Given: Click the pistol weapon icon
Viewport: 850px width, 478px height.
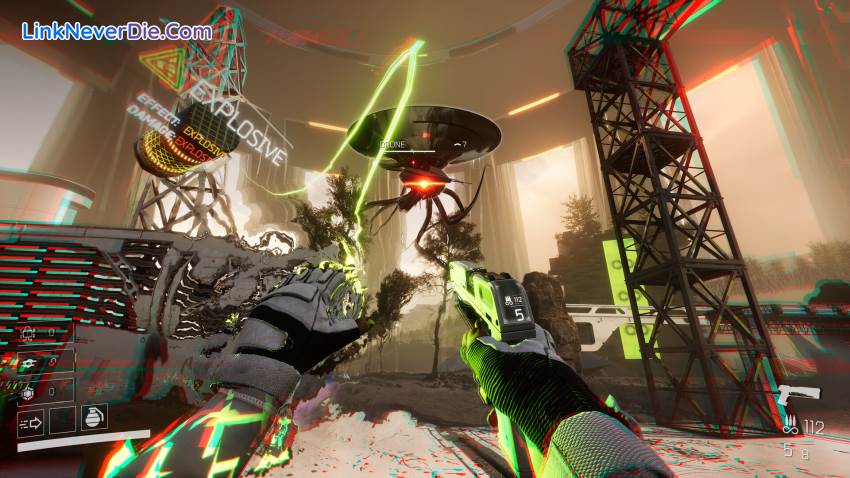Looking at the screenshot, I should point(798,393).
